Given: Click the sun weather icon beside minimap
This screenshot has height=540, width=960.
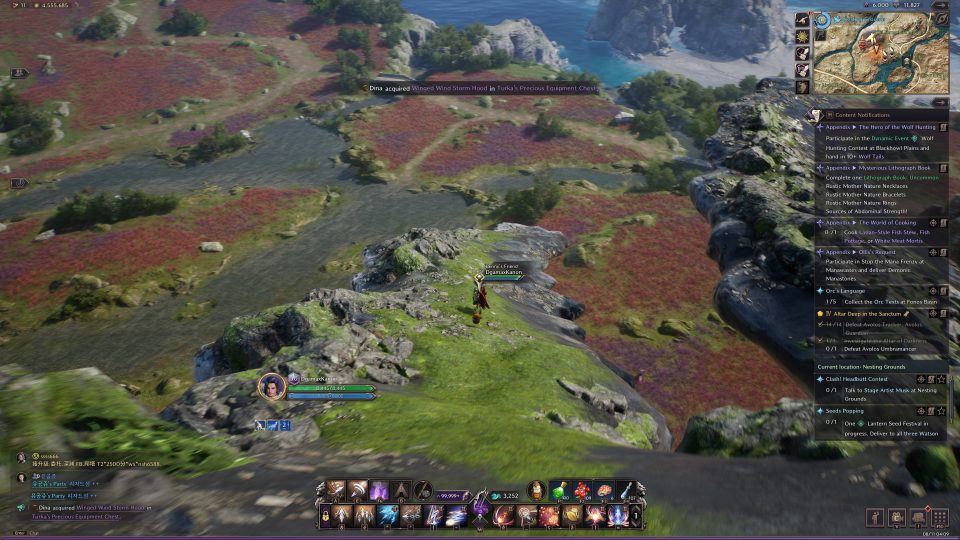Looking at the screenshot, I should click(802, 36).
